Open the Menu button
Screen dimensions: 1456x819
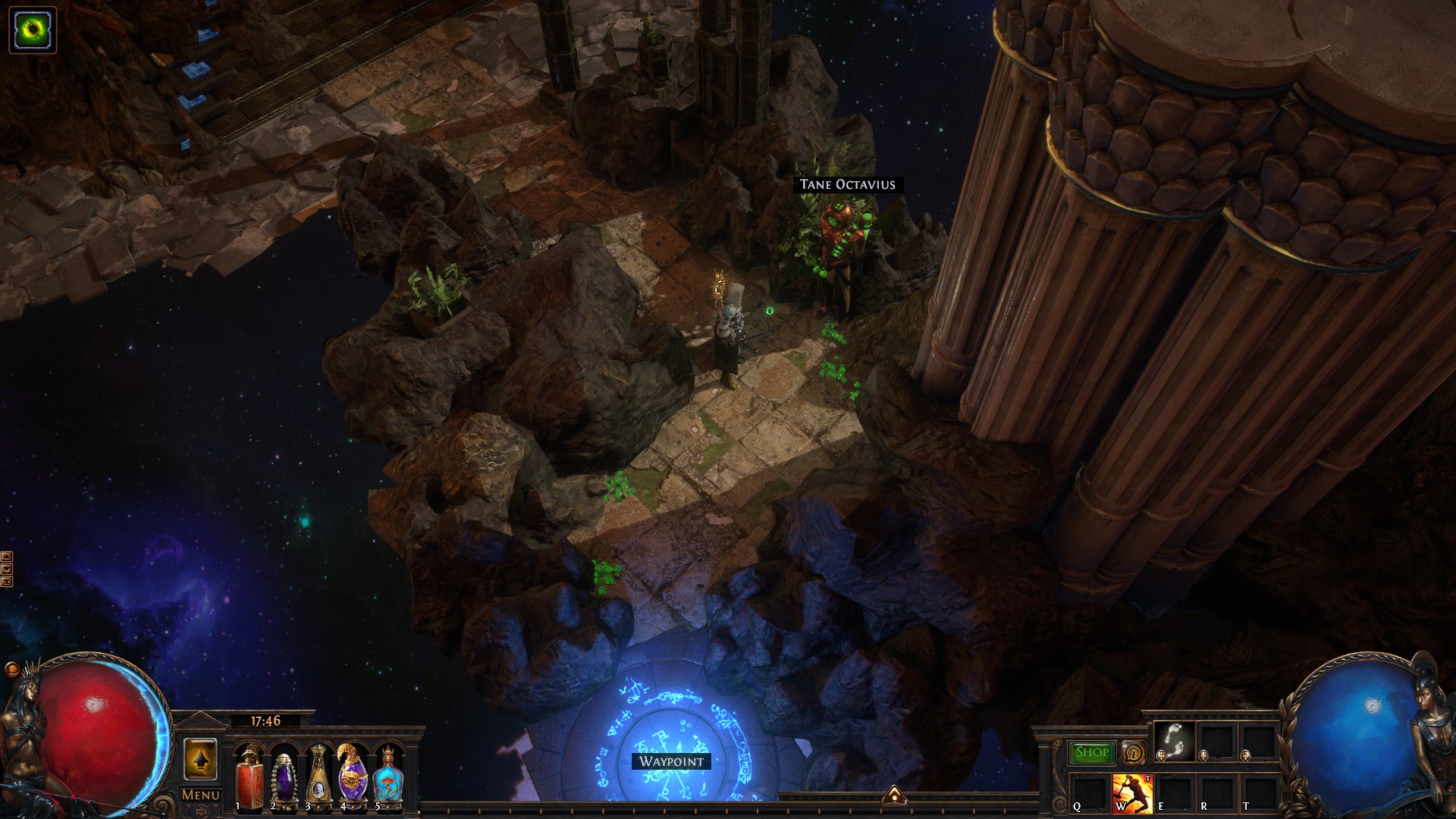tap(201, 795)
